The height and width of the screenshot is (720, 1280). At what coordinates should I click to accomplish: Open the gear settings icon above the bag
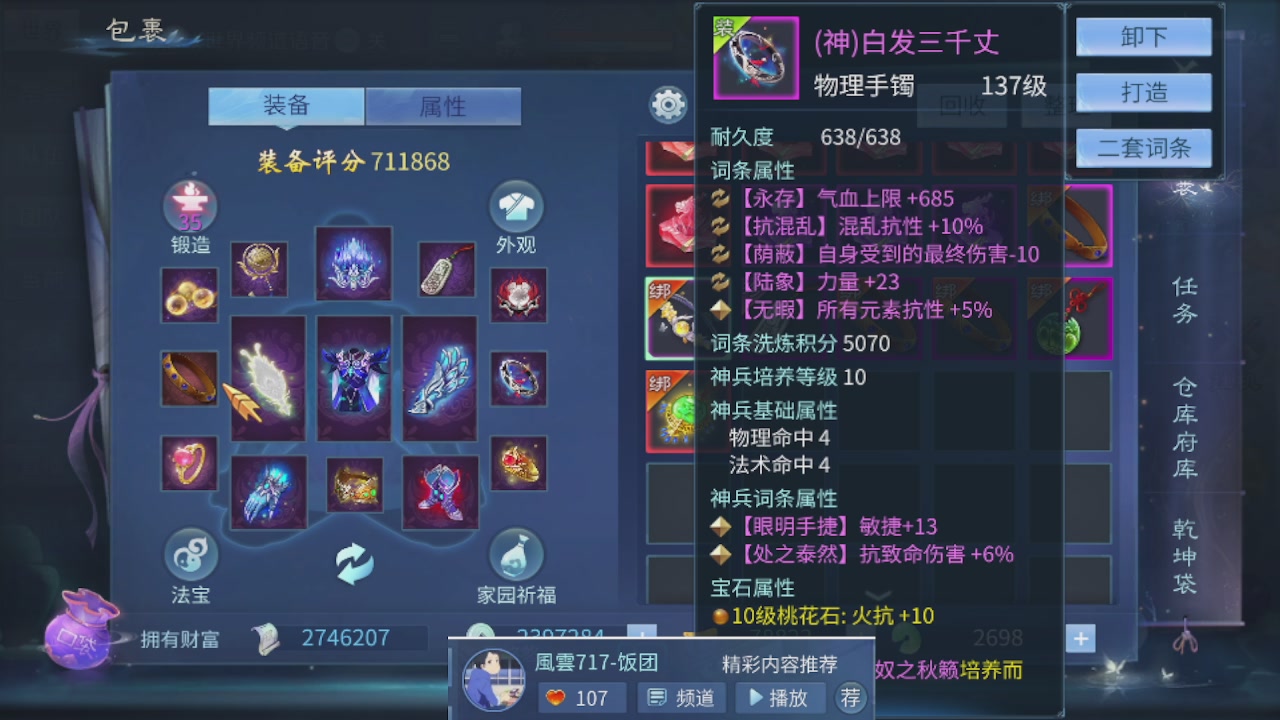667,103
